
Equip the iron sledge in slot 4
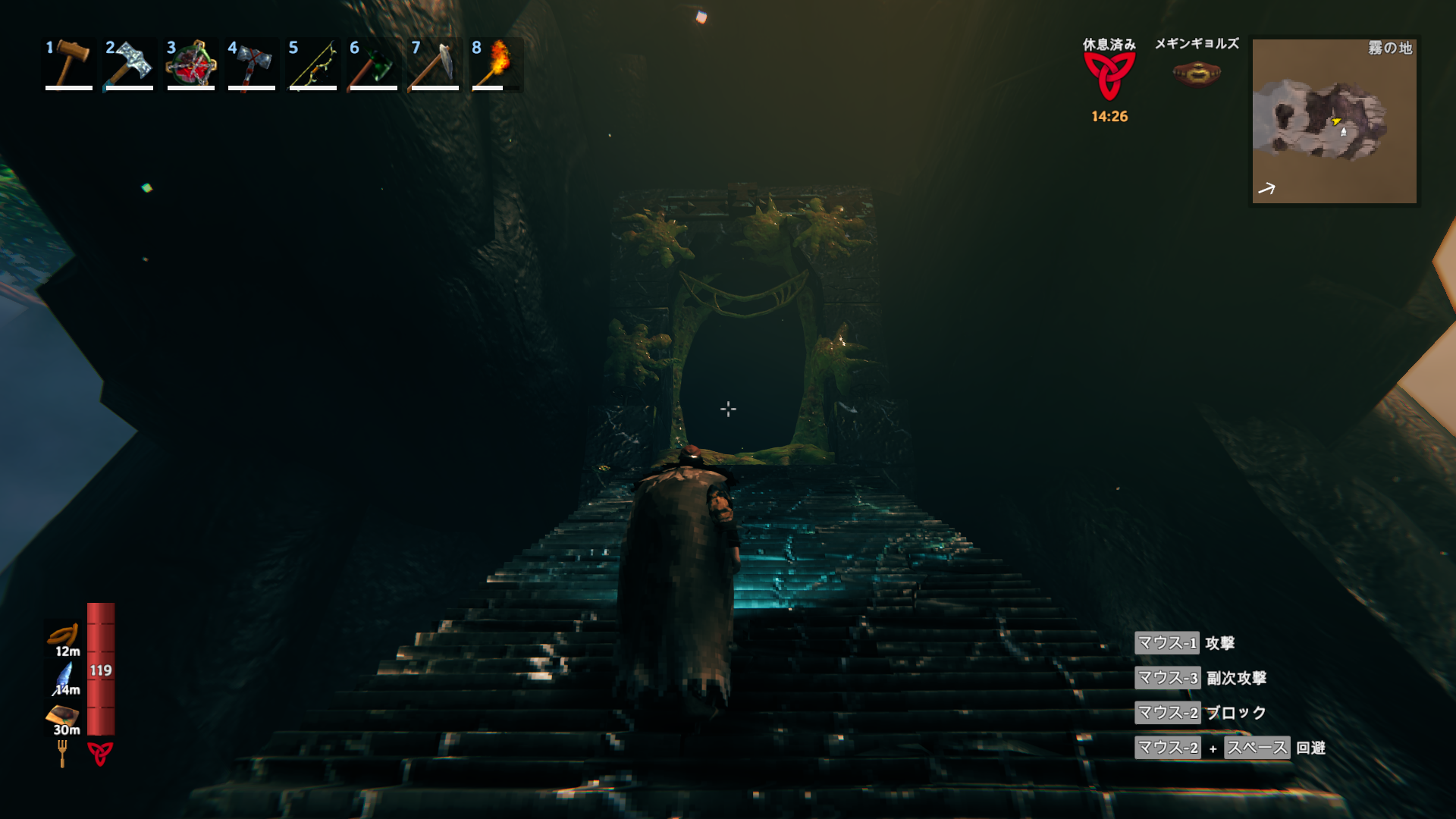click(252, 64)
